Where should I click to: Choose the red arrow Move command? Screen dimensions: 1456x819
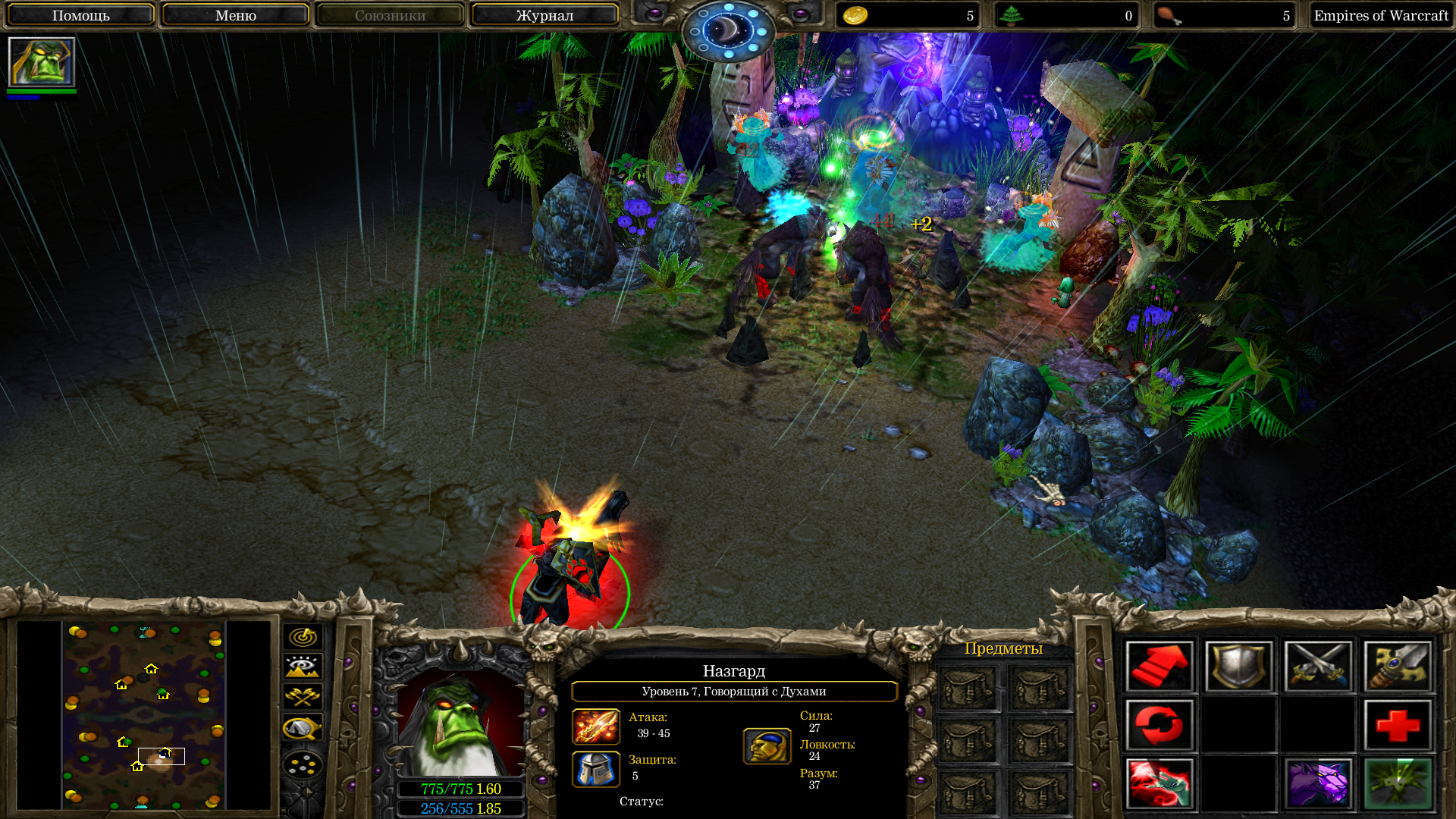coord(1159,666)
